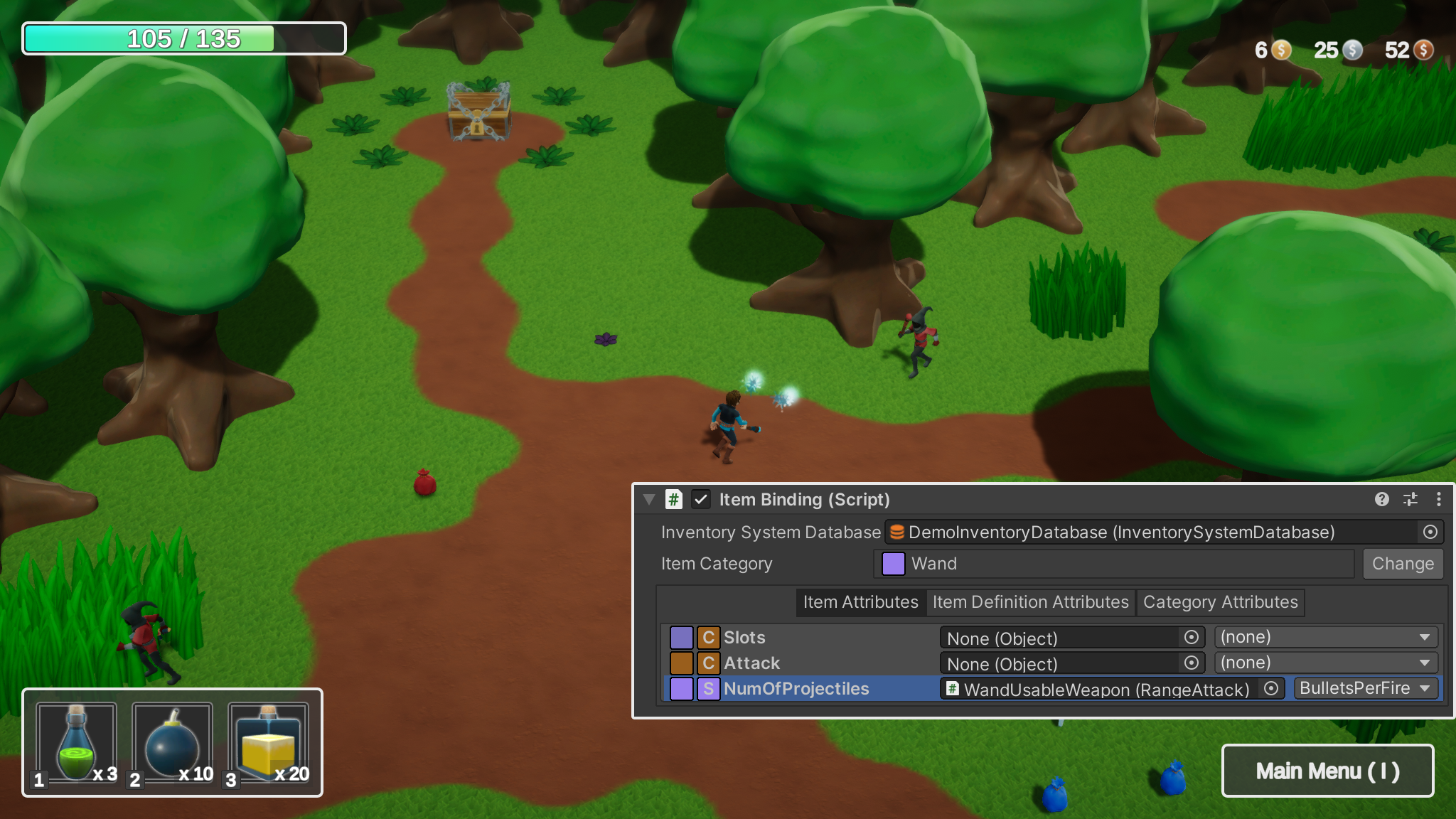Screen dimensions: 1456x819
Task: Disable the Item Binding script checkbox
Action: (x=702, y=500)
